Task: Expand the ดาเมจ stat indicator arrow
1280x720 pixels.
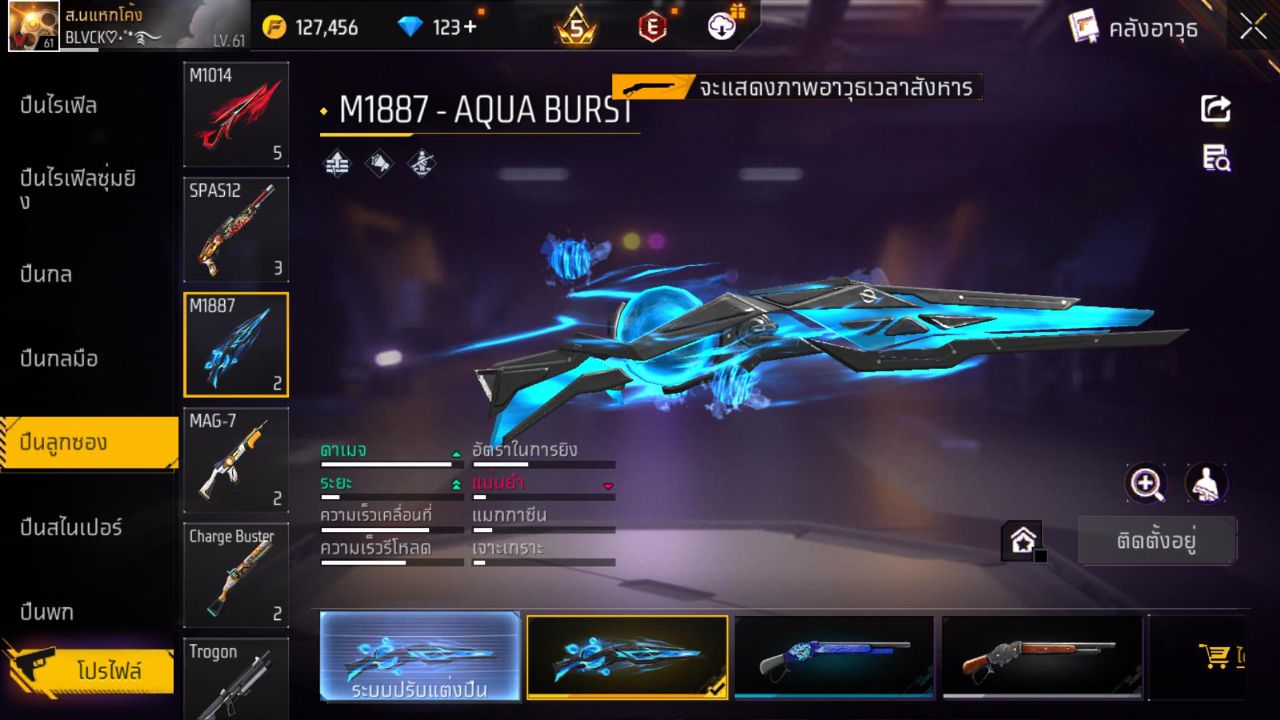Action: [x=457, y=453]
